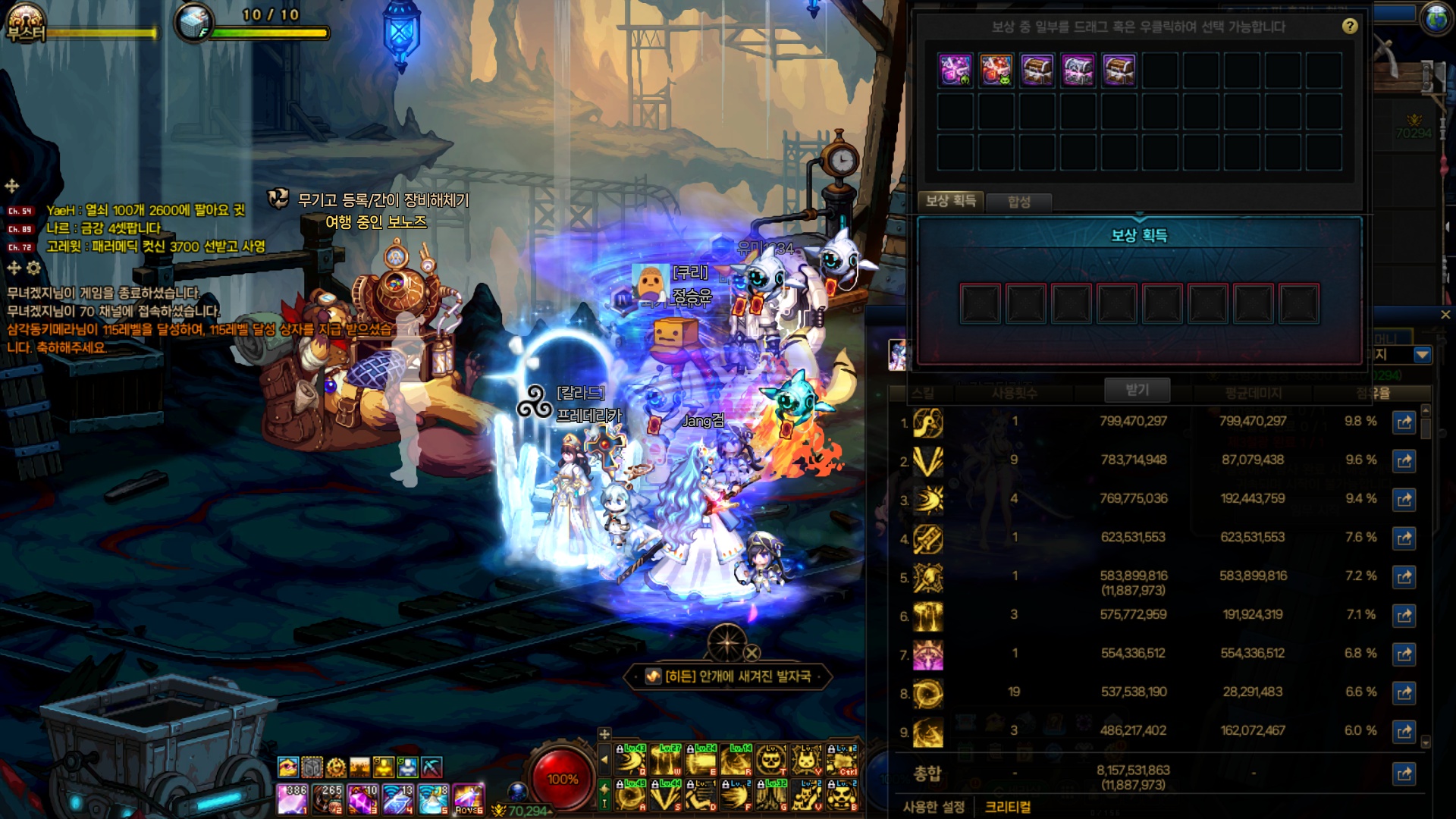Screen dimensions: 1456x819
Task: Click the 받기 receive button
Action: coord(1137,390)
